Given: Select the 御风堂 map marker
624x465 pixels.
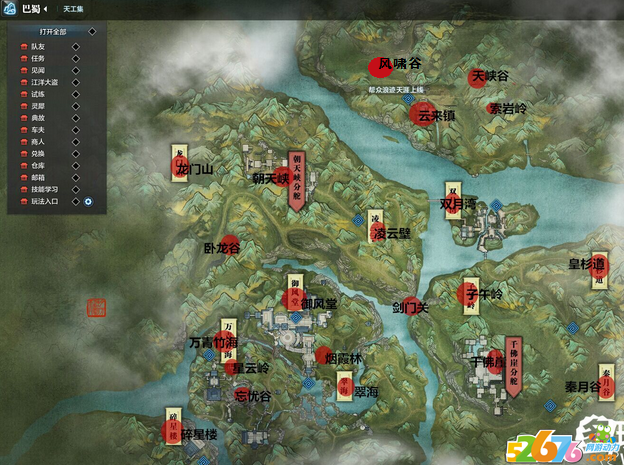Looking at the screenshot, I should coord(294,299).
